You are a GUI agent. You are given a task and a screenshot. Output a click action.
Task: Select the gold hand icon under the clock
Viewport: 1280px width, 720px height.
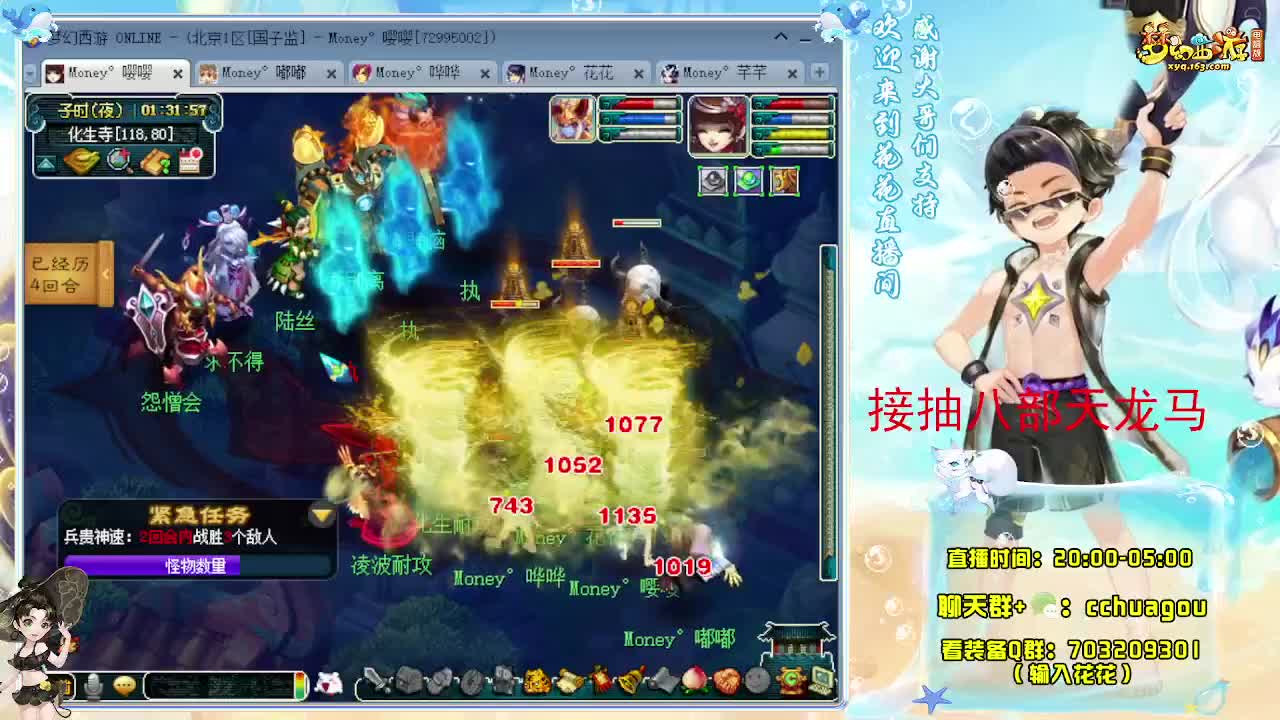pyautogui.click(x=83, y=160)
